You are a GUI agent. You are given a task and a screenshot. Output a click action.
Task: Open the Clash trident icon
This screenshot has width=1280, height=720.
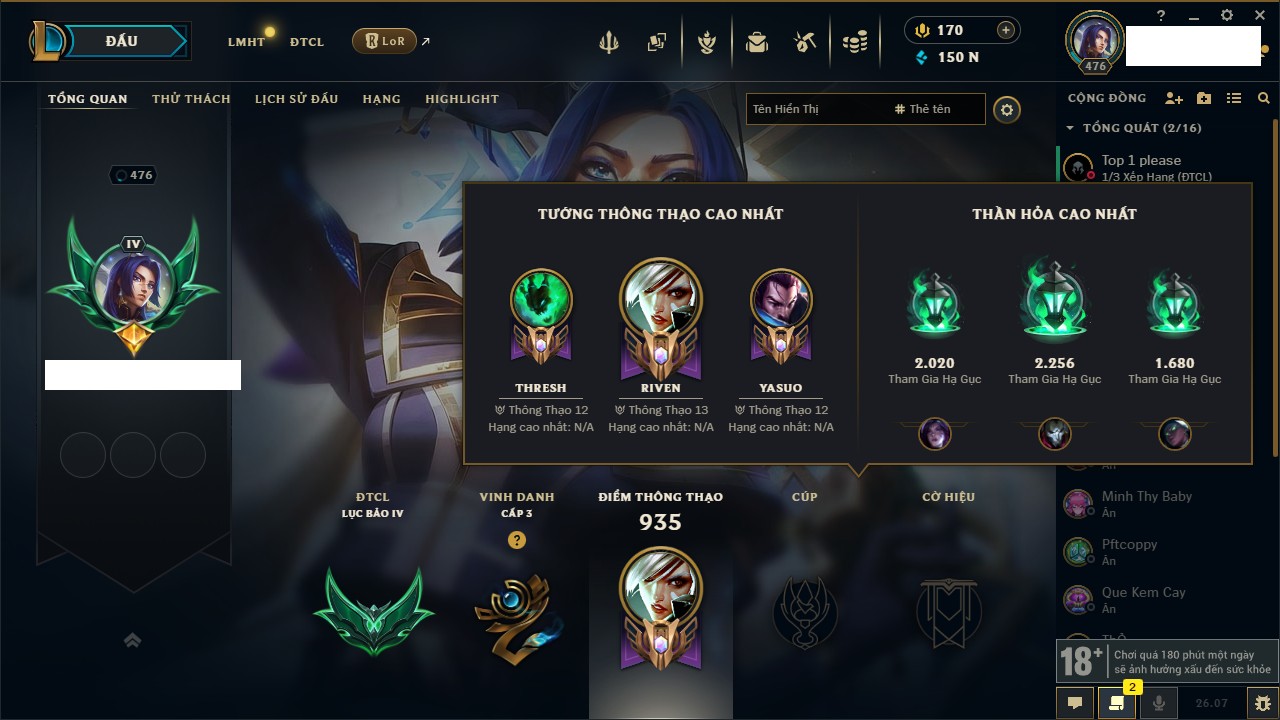pyautogui.click(x=608, y=42)
